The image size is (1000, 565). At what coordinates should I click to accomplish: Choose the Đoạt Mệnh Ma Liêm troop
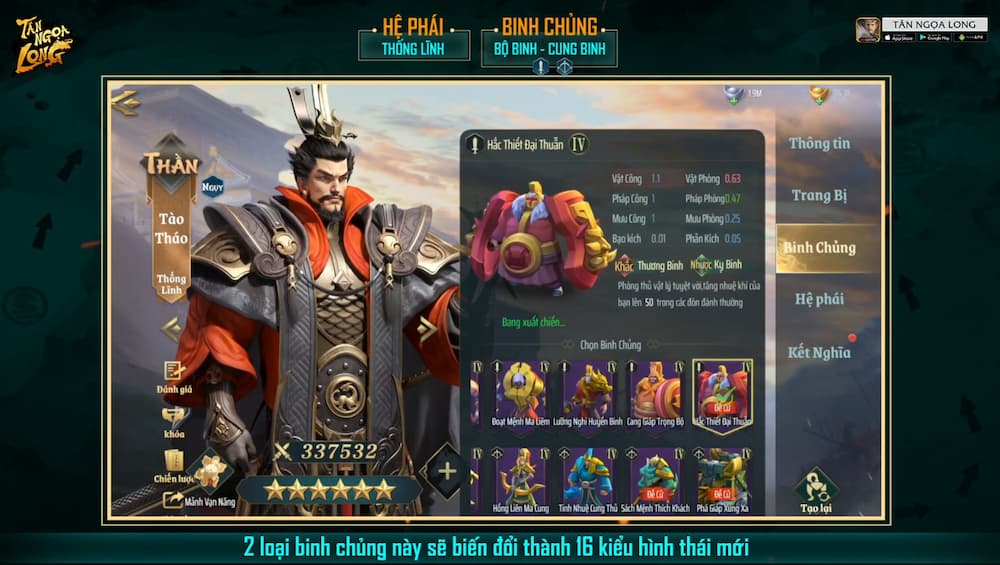pyautogui.click(x=519, y=391)
